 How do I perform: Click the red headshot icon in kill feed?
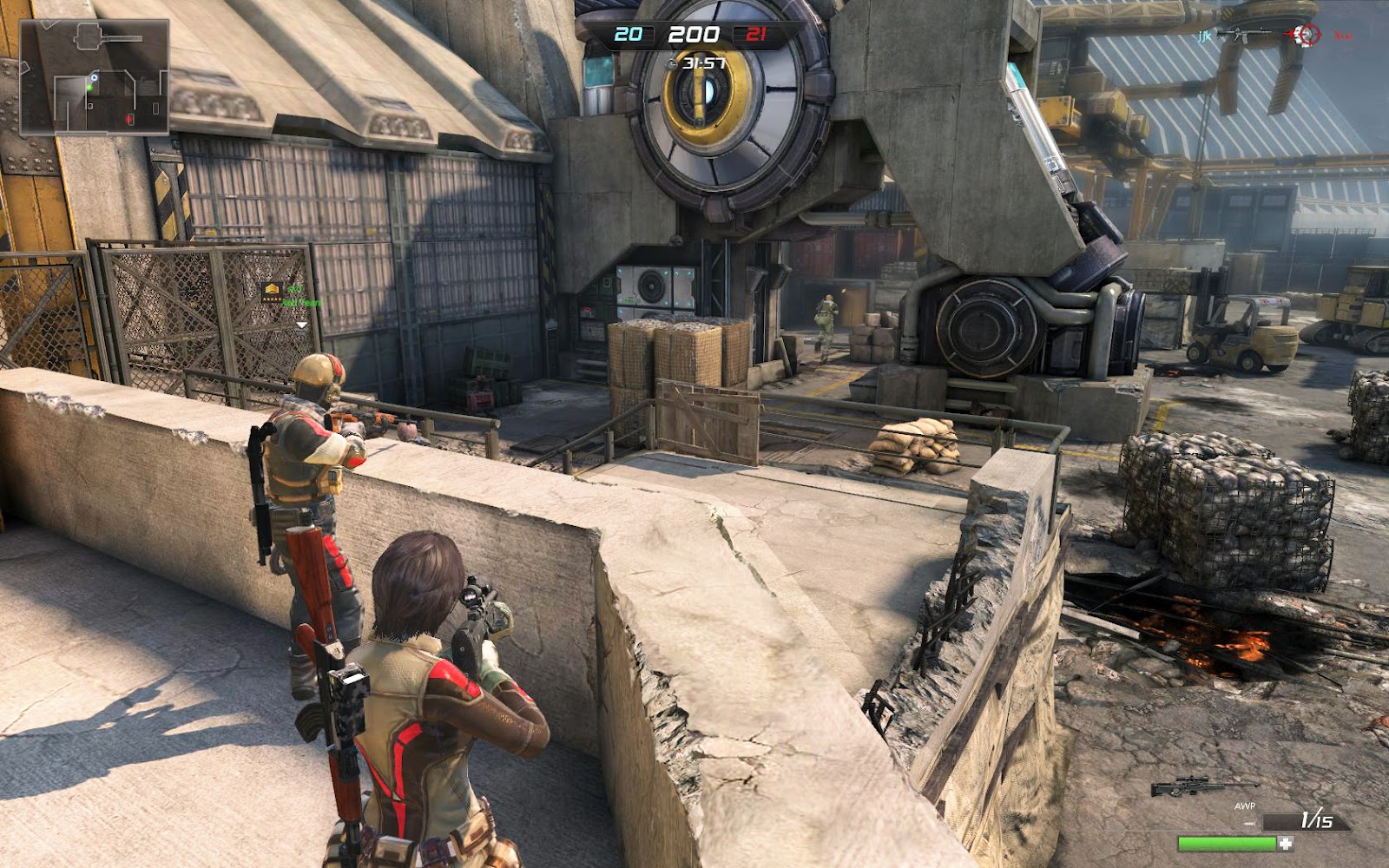coord(1304,35)
